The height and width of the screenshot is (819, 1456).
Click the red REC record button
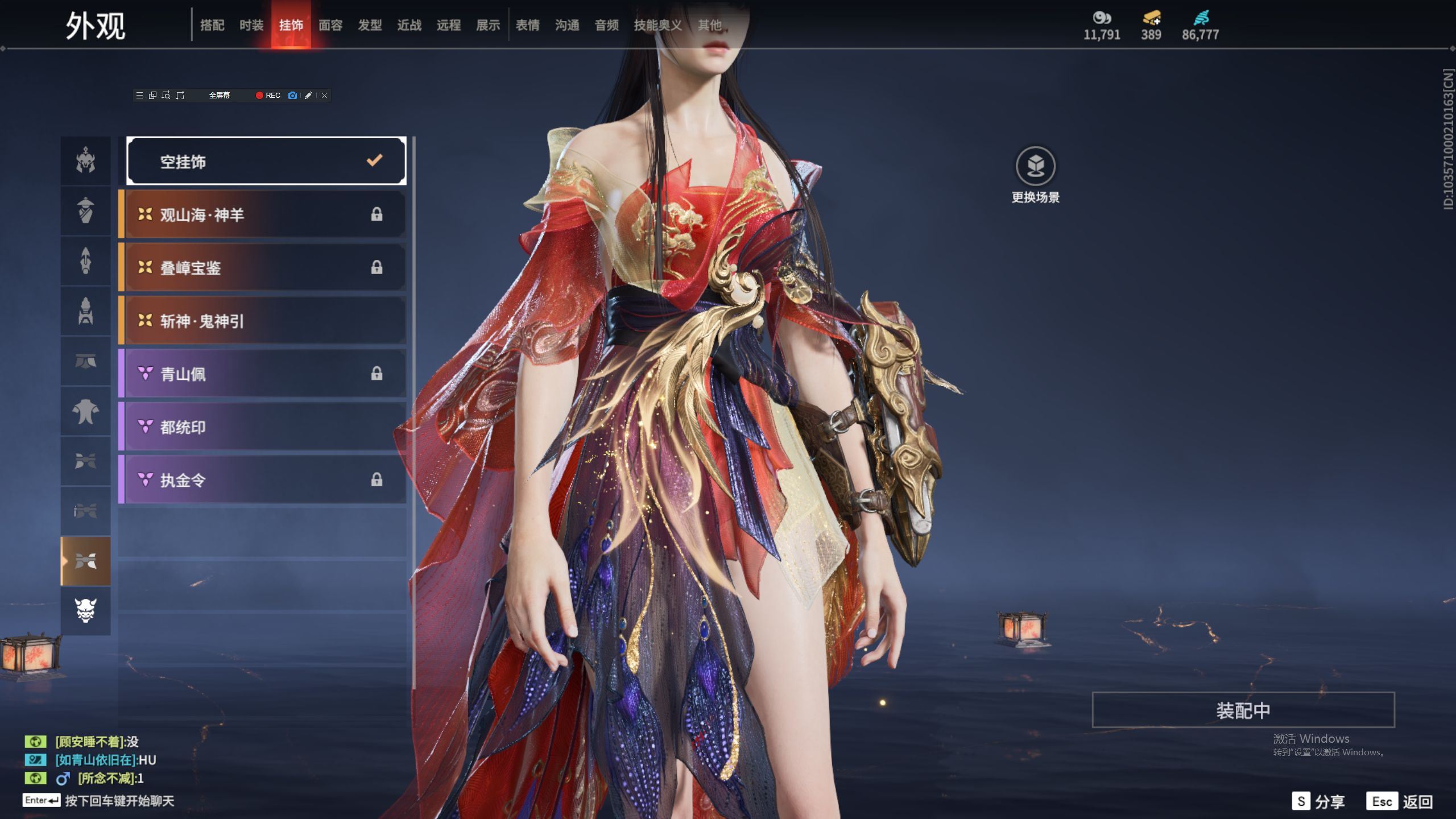click(x=268, y=96)
